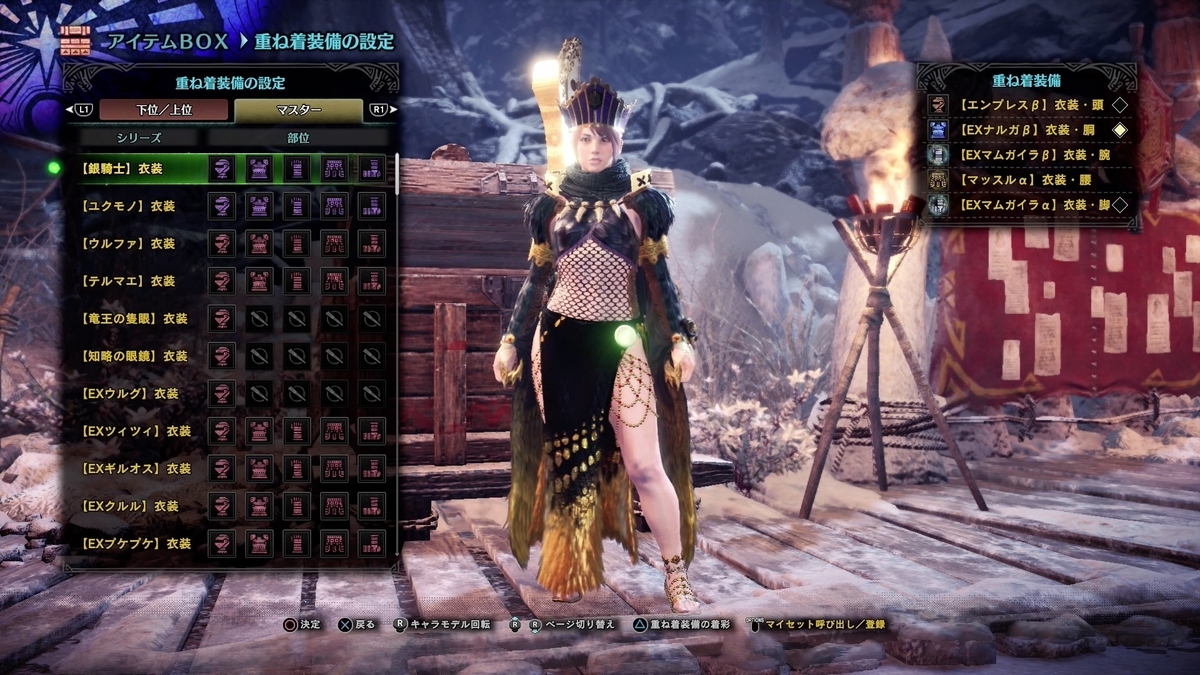The width and height of the screenshot is (1200, 675).
Task: Select the マスター tab
Action: pyautogui.click(x=297, y=109)
